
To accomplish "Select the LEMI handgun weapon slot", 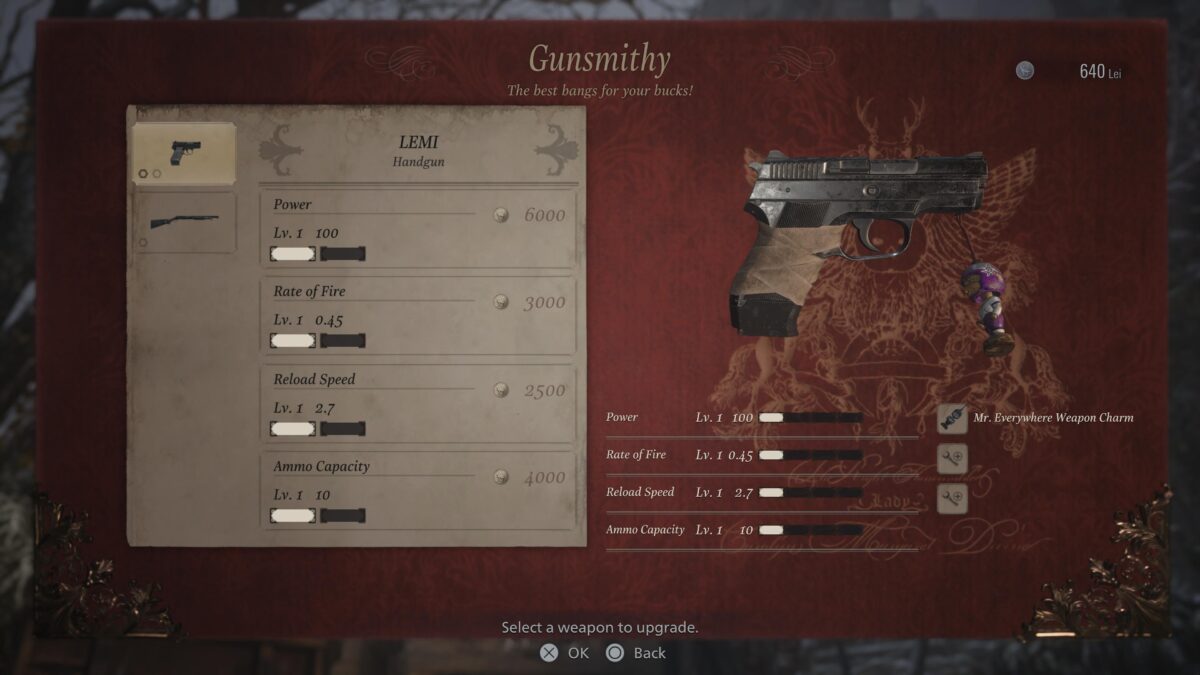I will (x=185, y=154).
